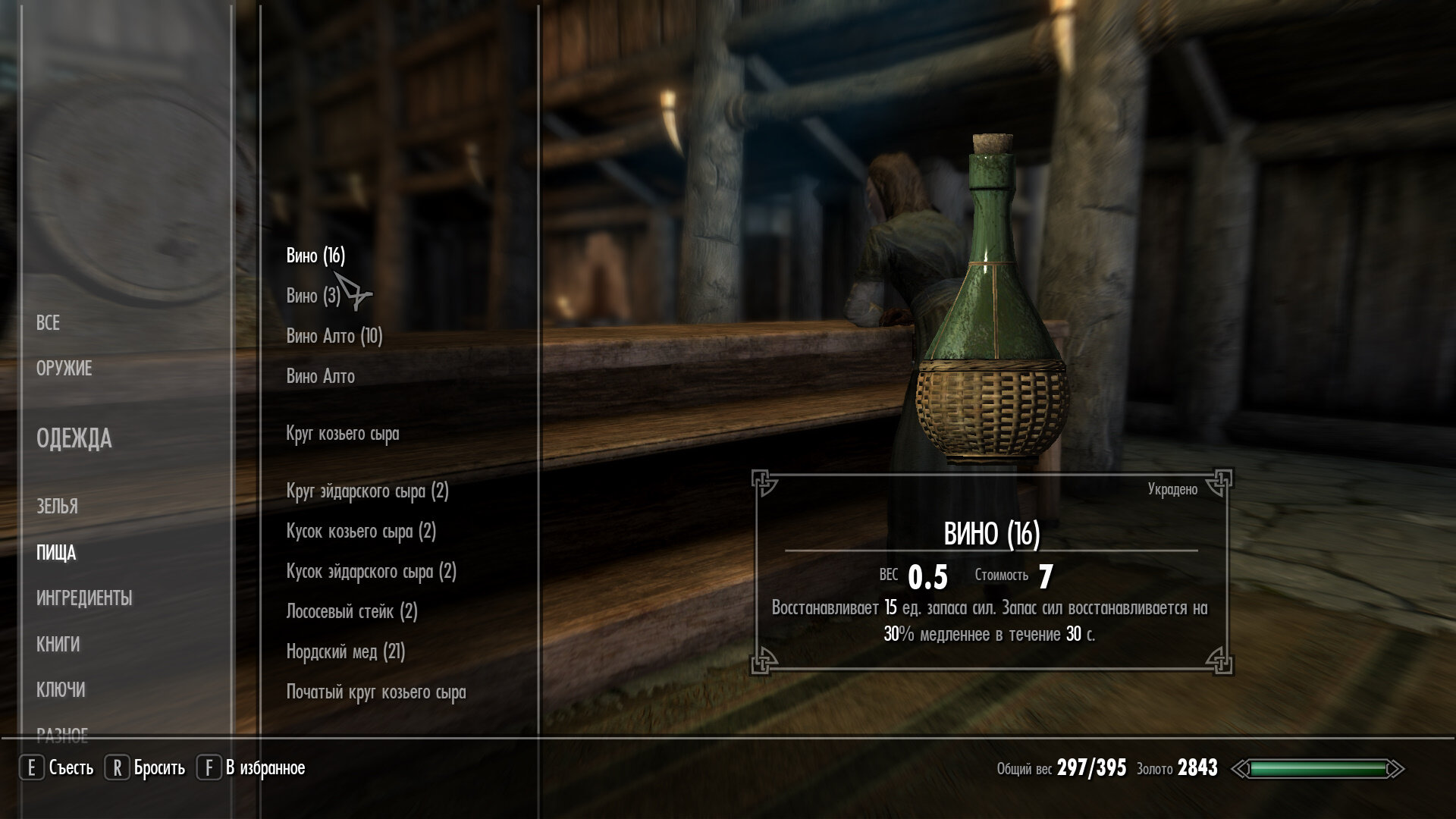The image size is (1456, 819).
Task: Select the ВСЕ category
Action: (48, 323)
